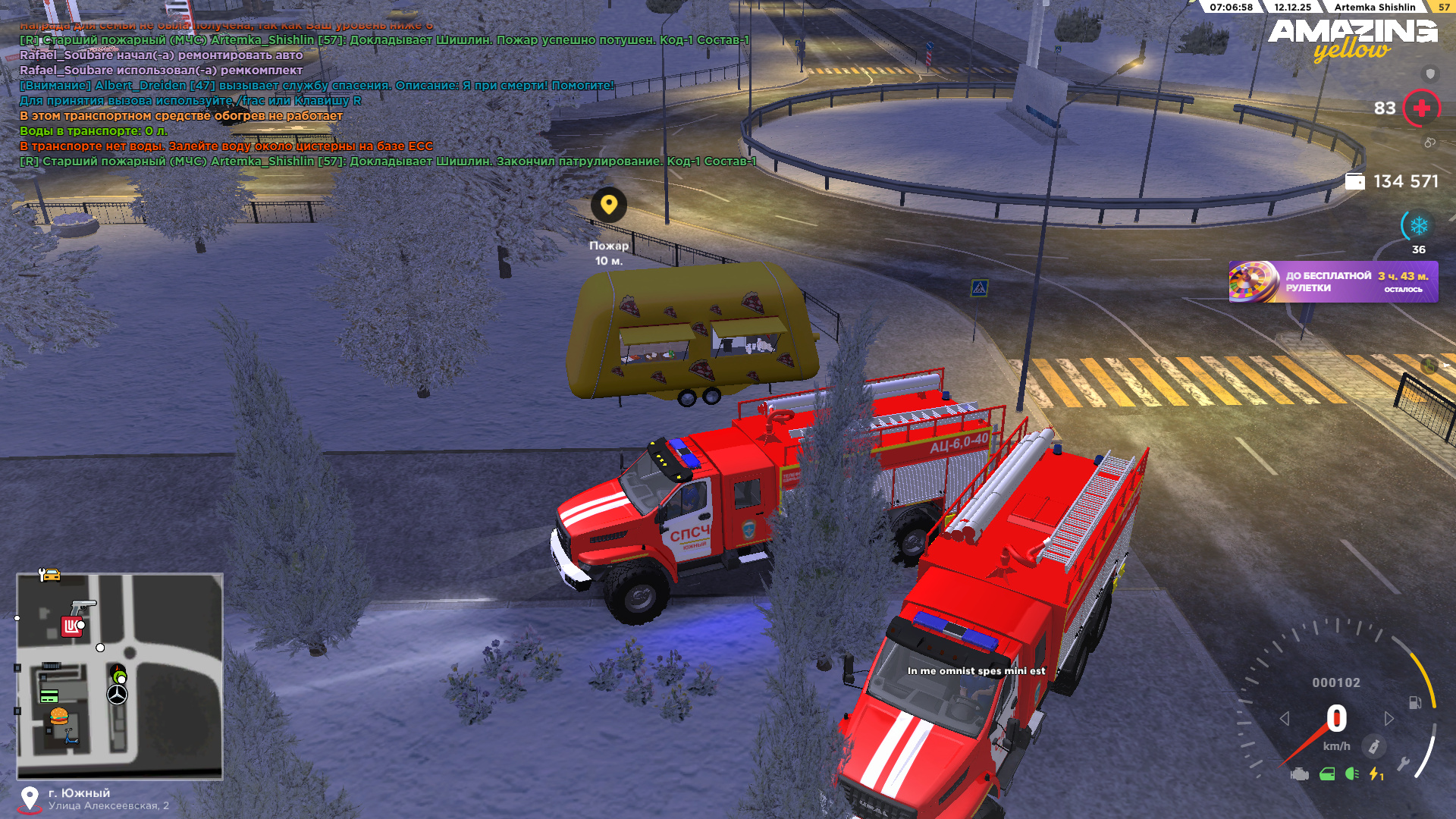Click the Lukoil gas station minimap marker

click(71, 626)
